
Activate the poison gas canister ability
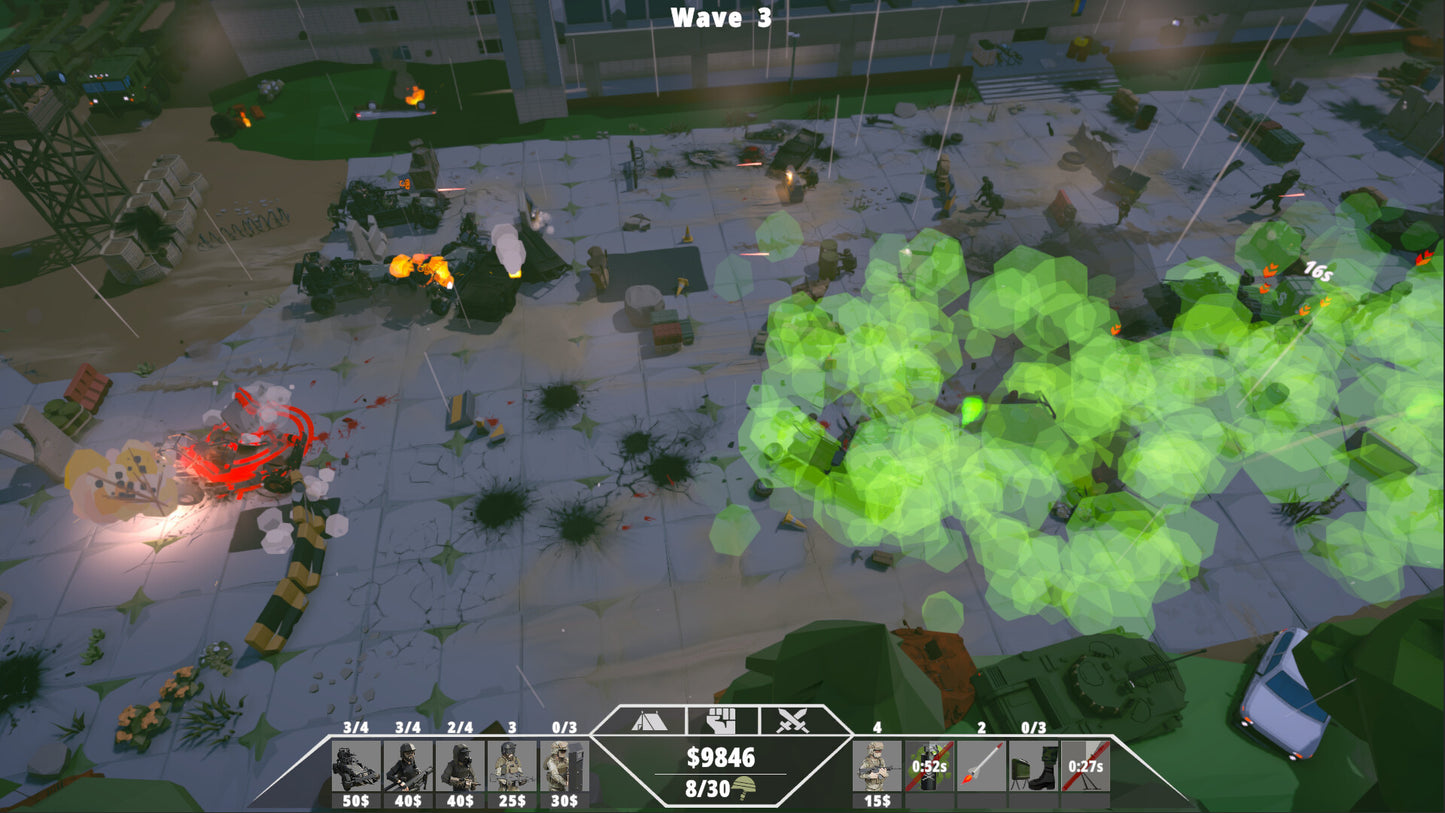point(929,767)
